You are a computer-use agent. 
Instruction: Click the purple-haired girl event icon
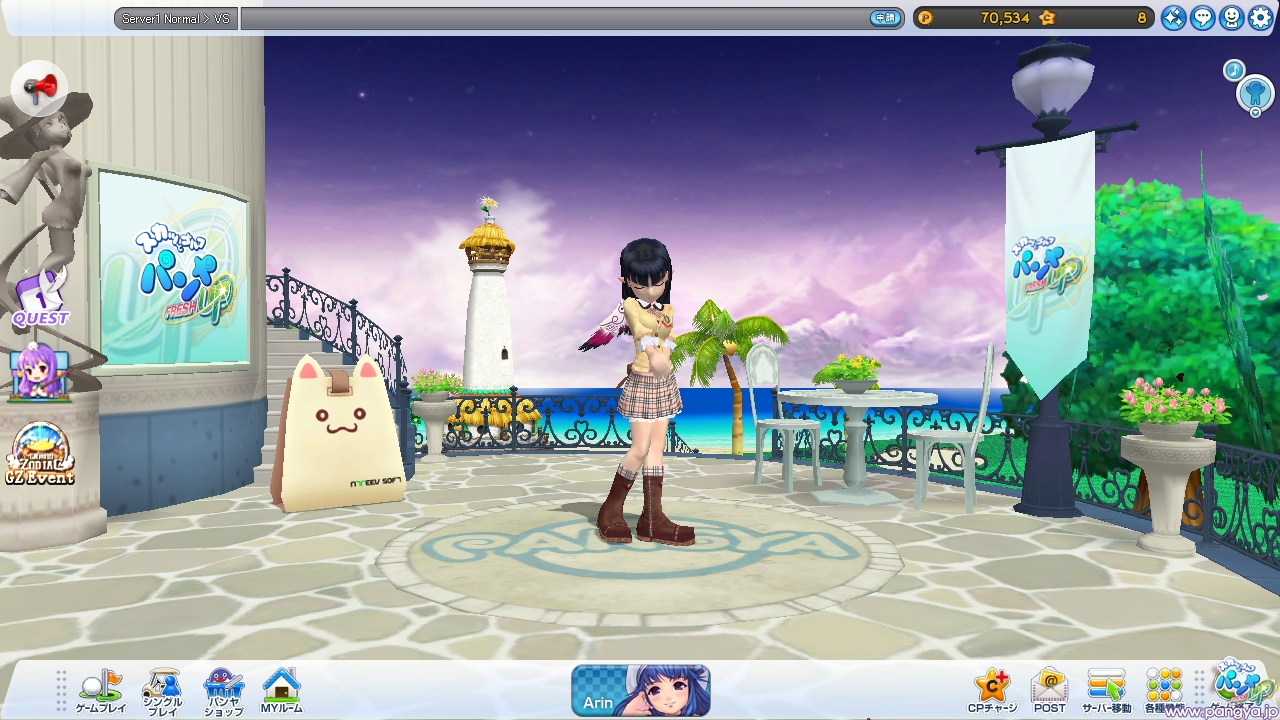coord(40,373)
